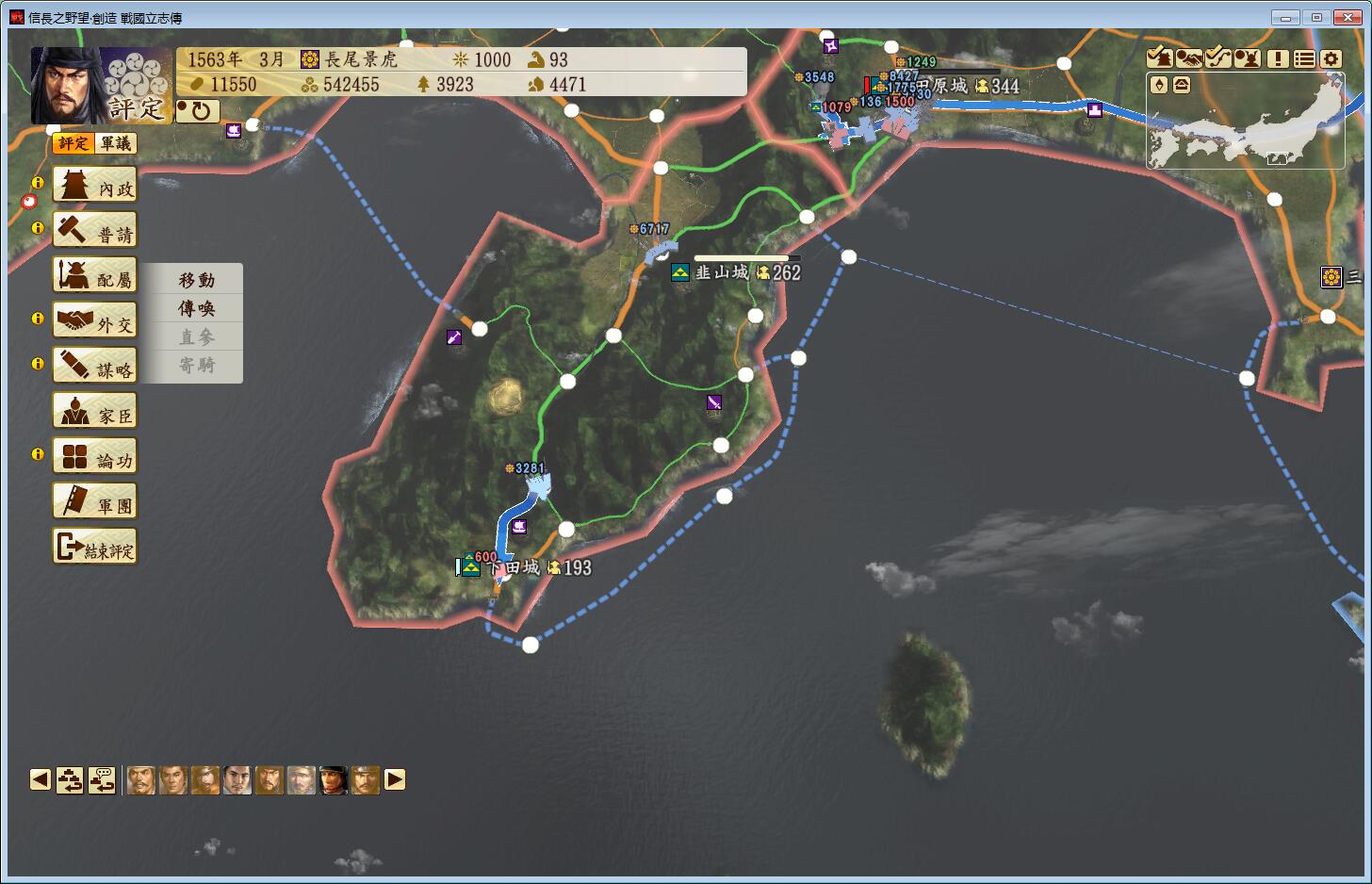Viewport: 1372px width, 884px height.
Task: Select the 配屬 assignment menu button
Action: (95, 276)
